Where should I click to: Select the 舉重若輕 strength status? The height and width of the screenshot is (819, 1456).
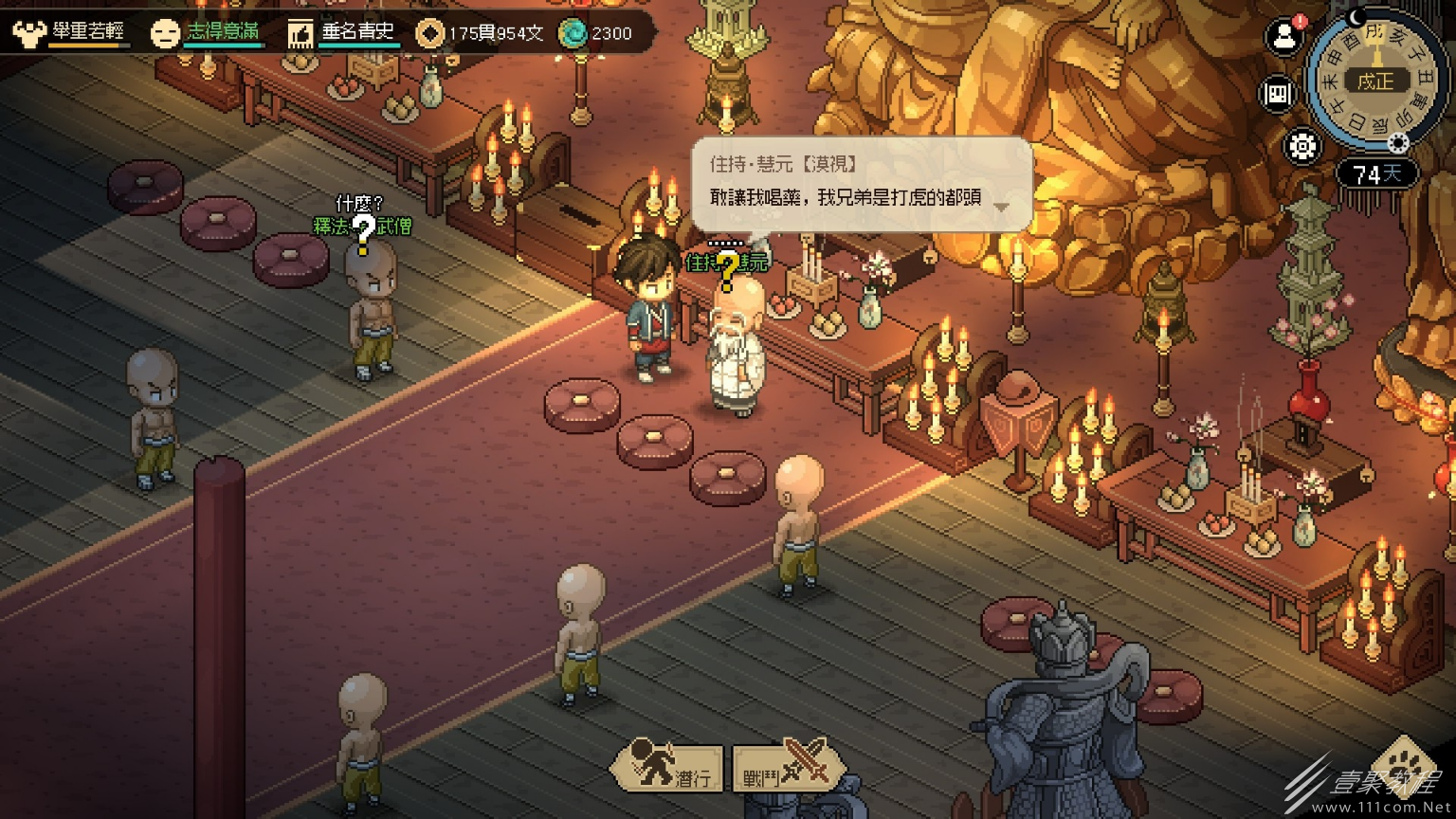tap(70, 33)
